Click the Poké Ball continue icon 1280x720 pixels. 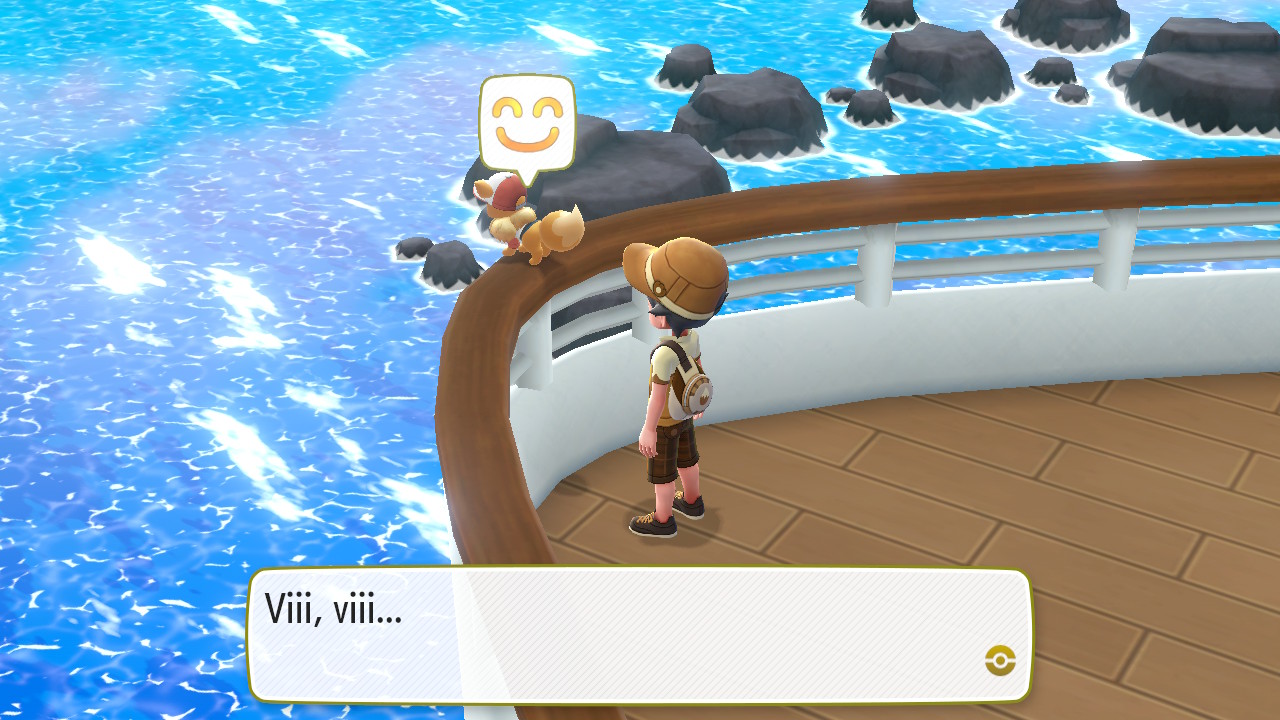[1000, 659]
